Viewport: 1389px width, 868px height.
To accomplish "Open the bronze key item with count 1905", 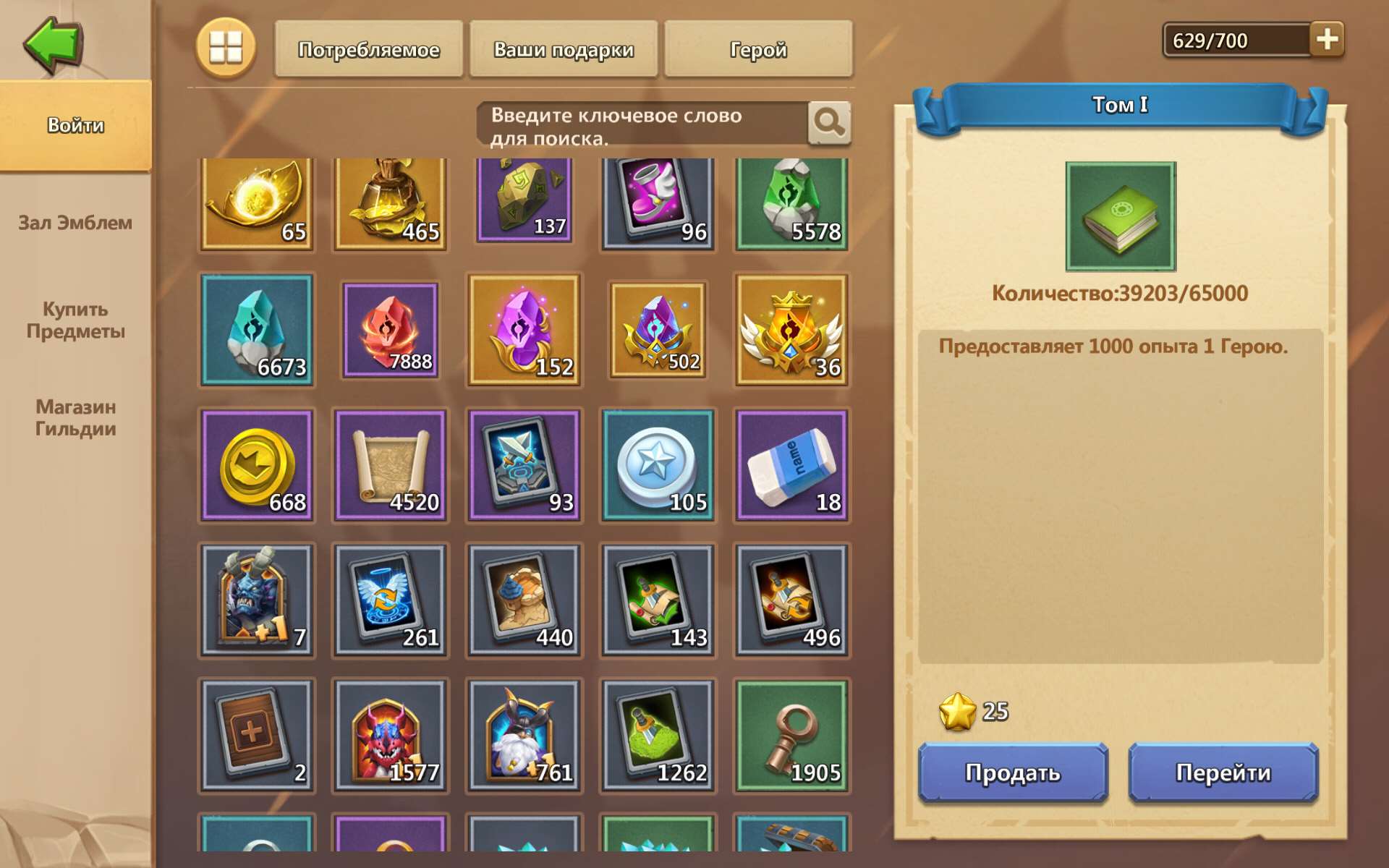I will (x=789, y=736).
